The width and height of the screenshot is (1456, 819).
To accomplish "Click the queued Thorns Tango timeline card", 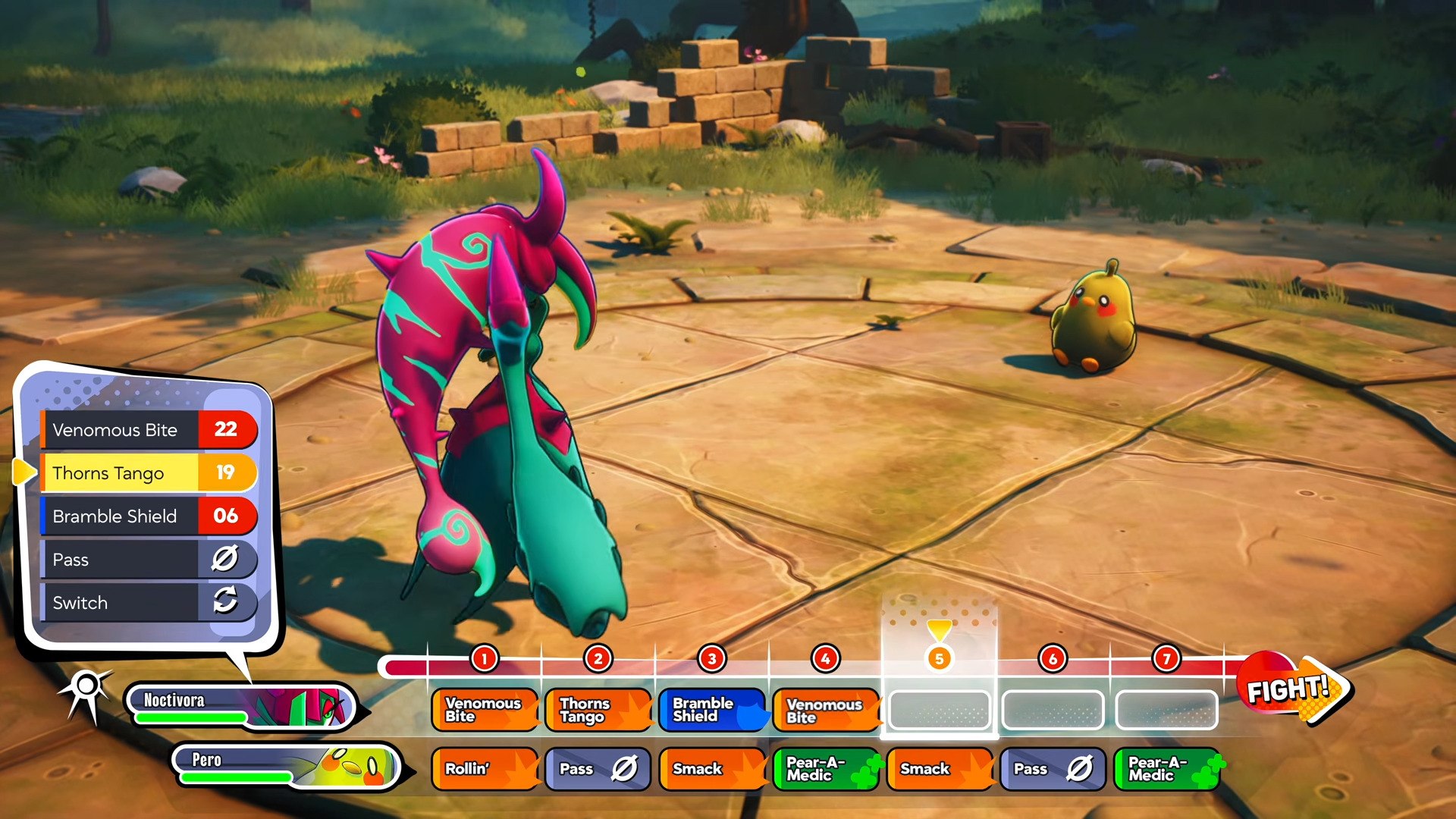I will pos(598,710).
